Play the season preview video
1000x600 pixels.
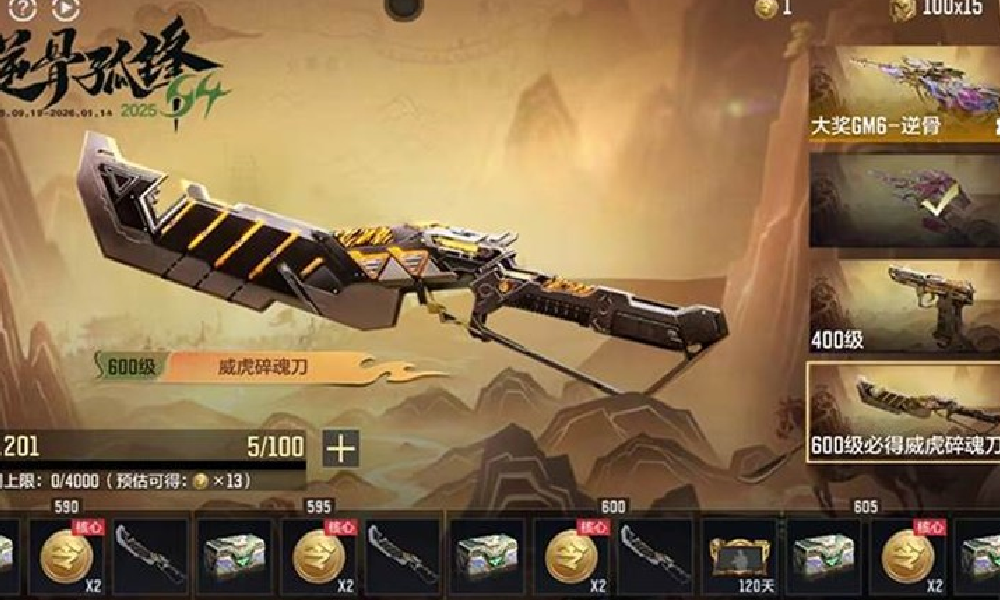tap(63, 10)
